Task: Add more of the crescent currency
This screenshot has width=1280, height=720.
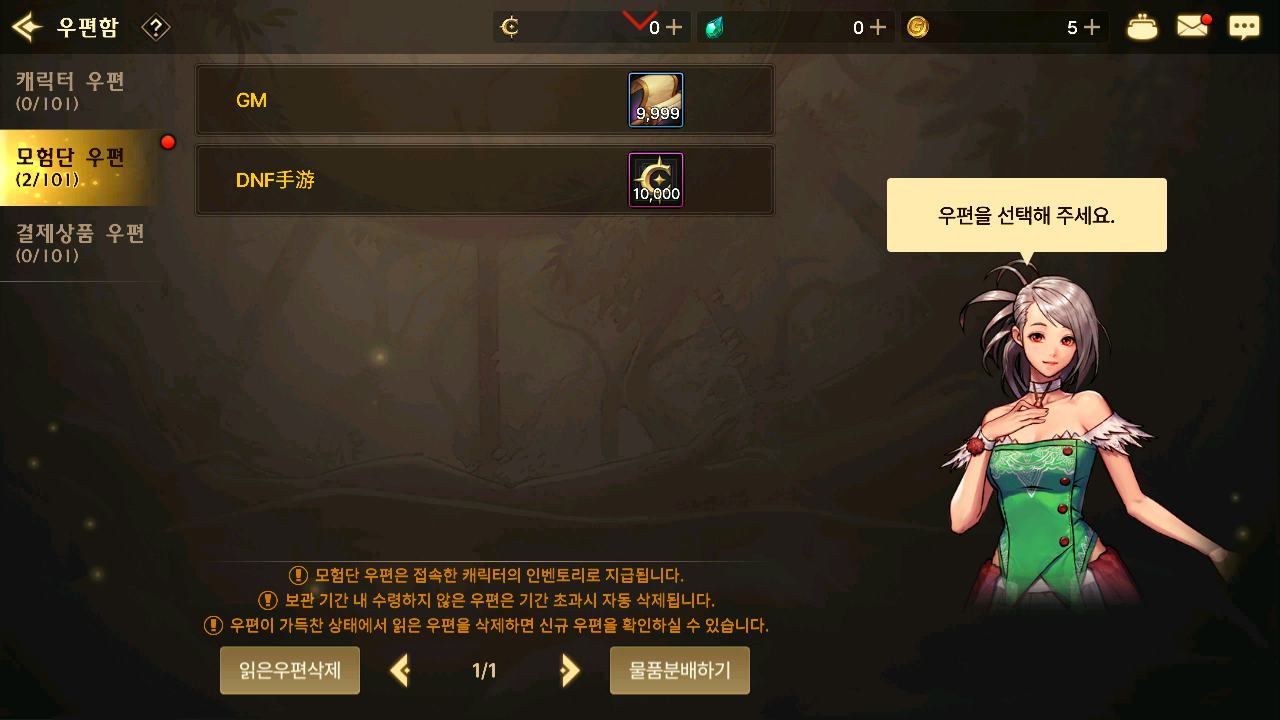Action: click(674, 28)
